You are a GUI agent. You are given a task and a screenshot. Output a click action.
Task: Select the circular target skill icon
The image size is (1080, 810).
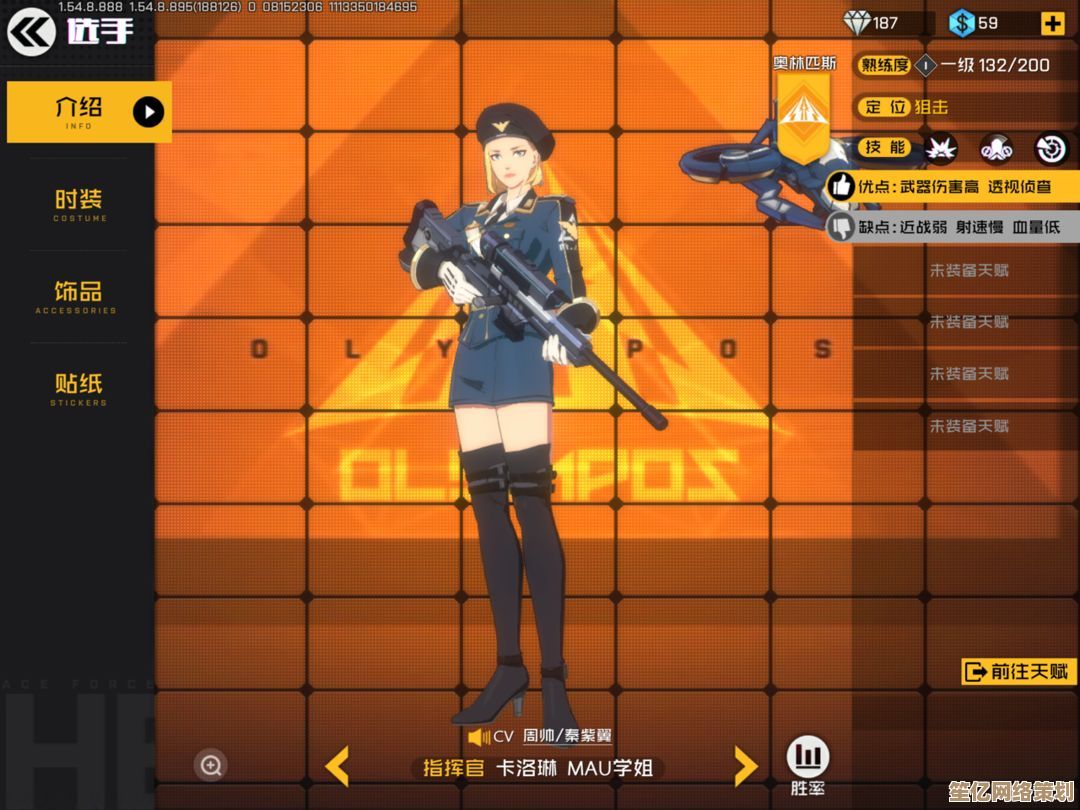pyautogui.click(x=1051, y=148)
